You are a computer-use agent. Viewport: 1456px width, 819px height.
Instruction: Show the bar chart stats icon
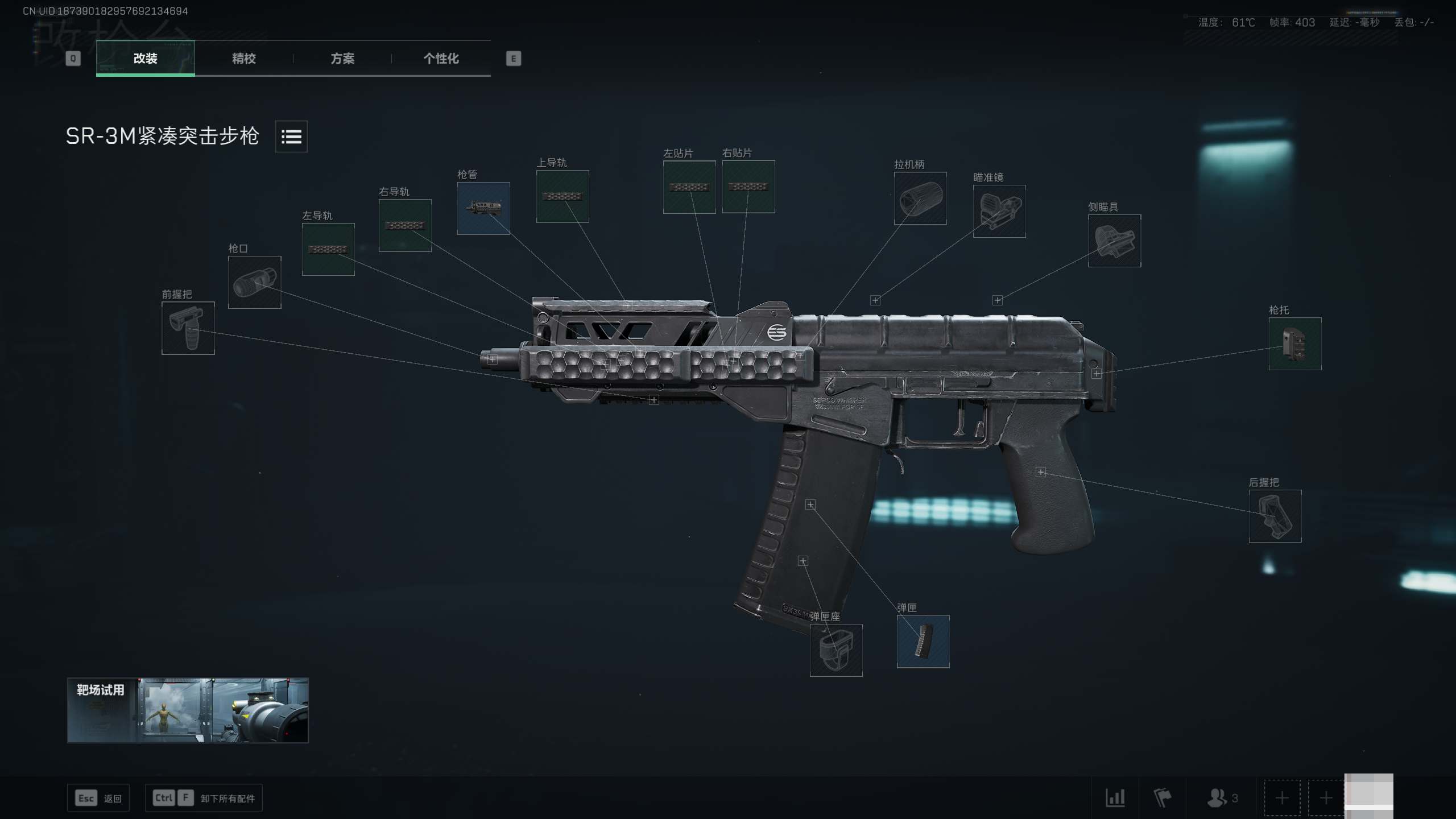pos(1115,798)
